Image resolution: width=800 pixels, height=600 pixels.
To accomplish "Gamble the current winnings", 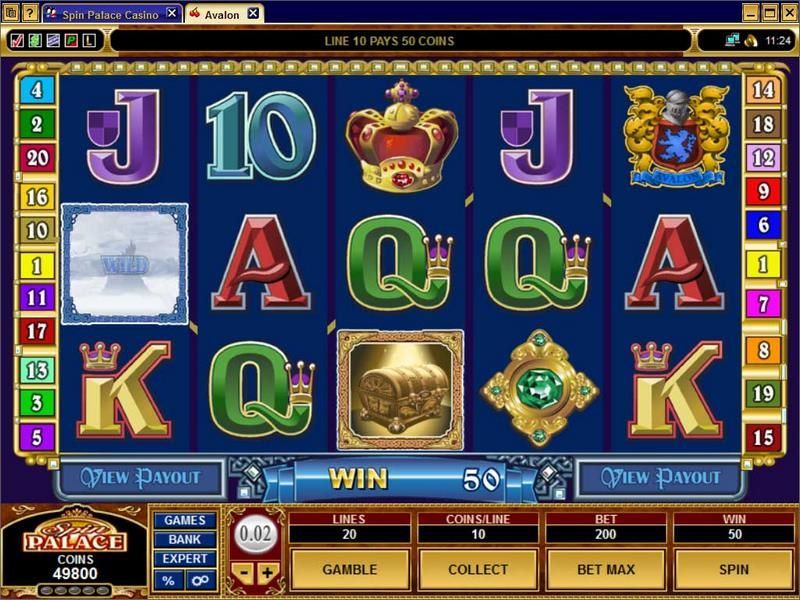I will tap(349, 569).
